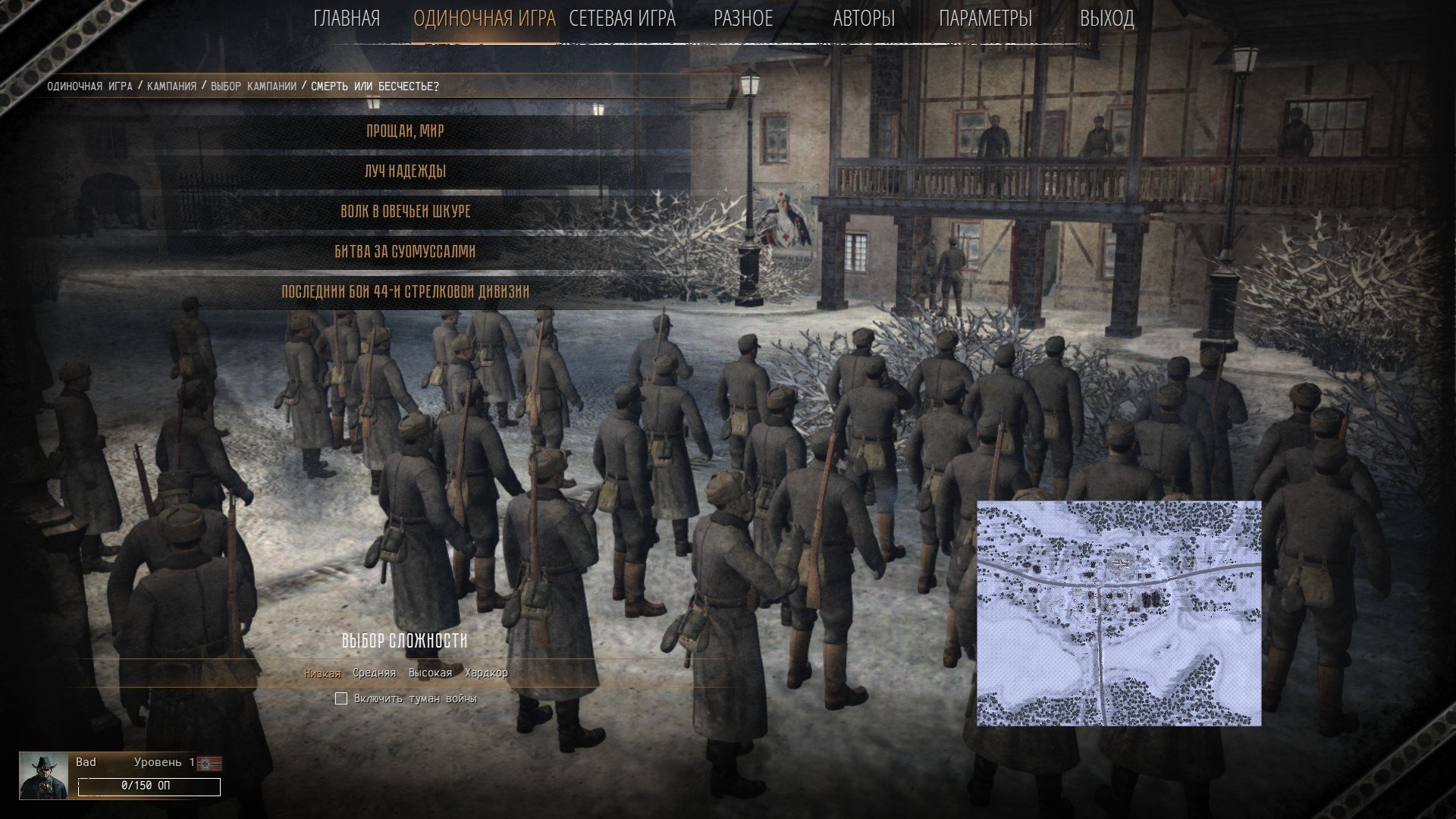Pick the БИТВА ЗА СУОМУССАЛМИ mission
The width and height of the screenshot is (1456, 819).
click(x=406, y=252)
